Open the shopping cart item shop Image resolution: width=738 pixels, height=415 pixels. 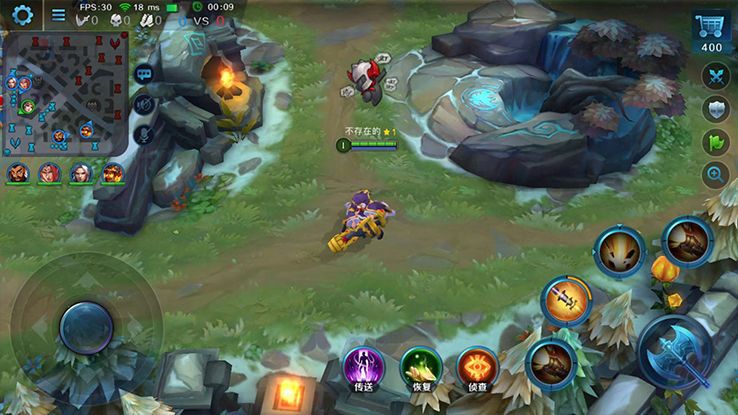711,33
